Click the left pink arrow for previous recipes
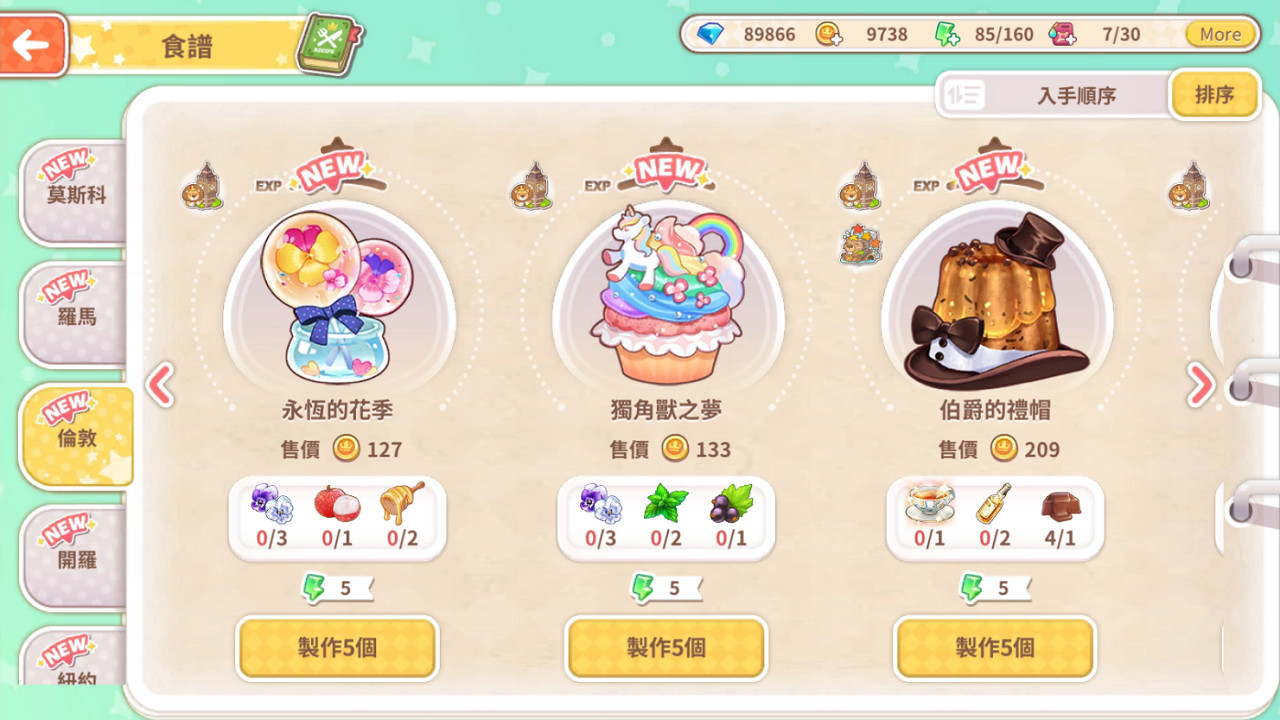Image resolution: width=1280 pixels, height=720 pixels. coord(161,385)
